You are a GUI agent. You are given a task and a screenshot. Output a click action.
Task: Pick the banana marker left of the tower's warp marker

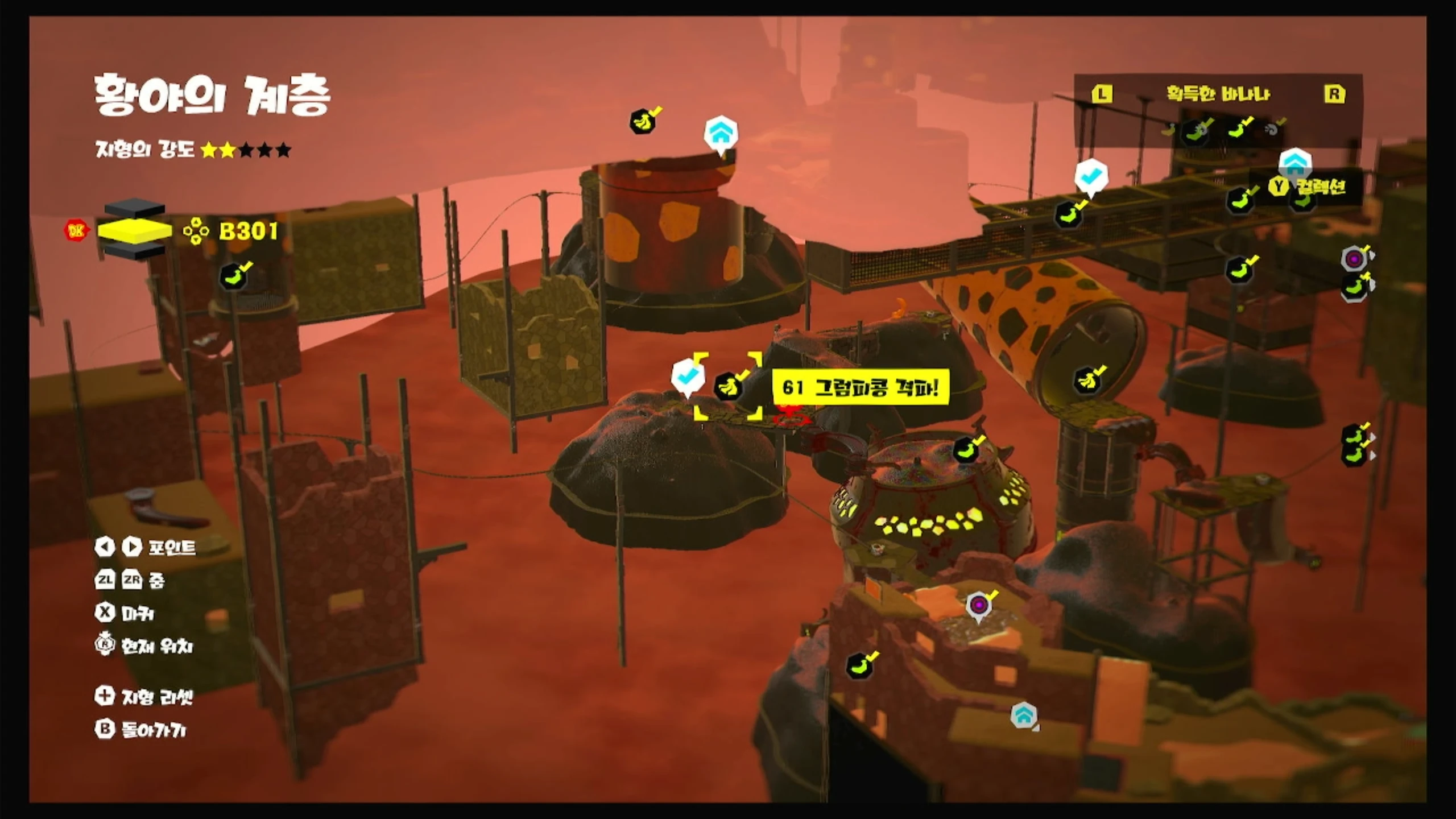click(x=642, y=122)
